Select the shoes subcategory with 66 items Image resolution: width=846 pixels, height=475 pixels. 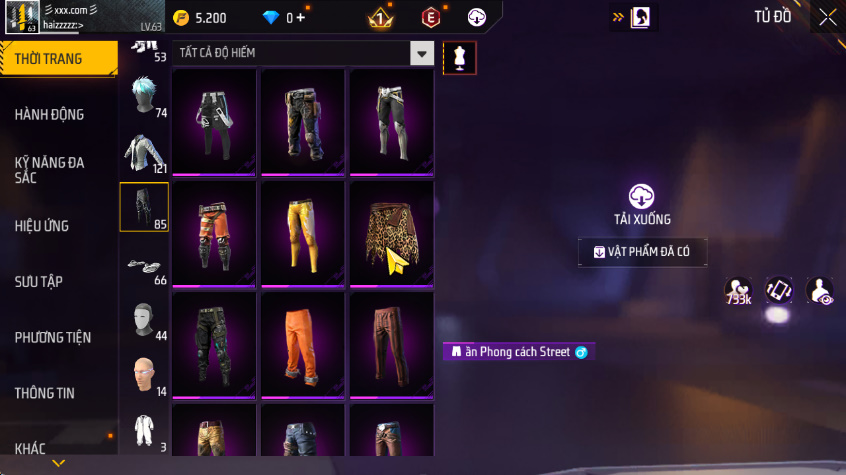pyautogui.click(x=144, y=264)
